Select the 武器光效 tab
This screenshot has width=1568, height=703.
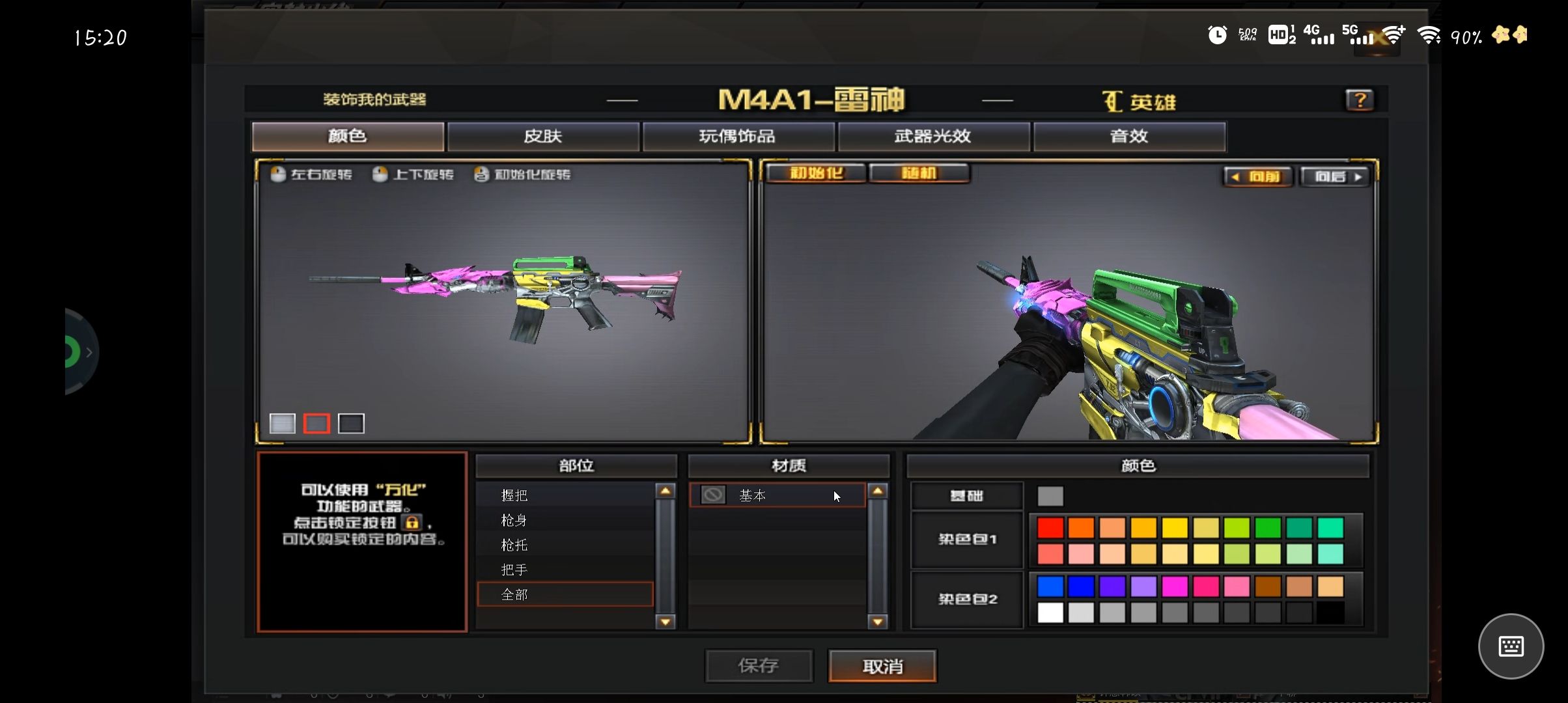[933, 136]
